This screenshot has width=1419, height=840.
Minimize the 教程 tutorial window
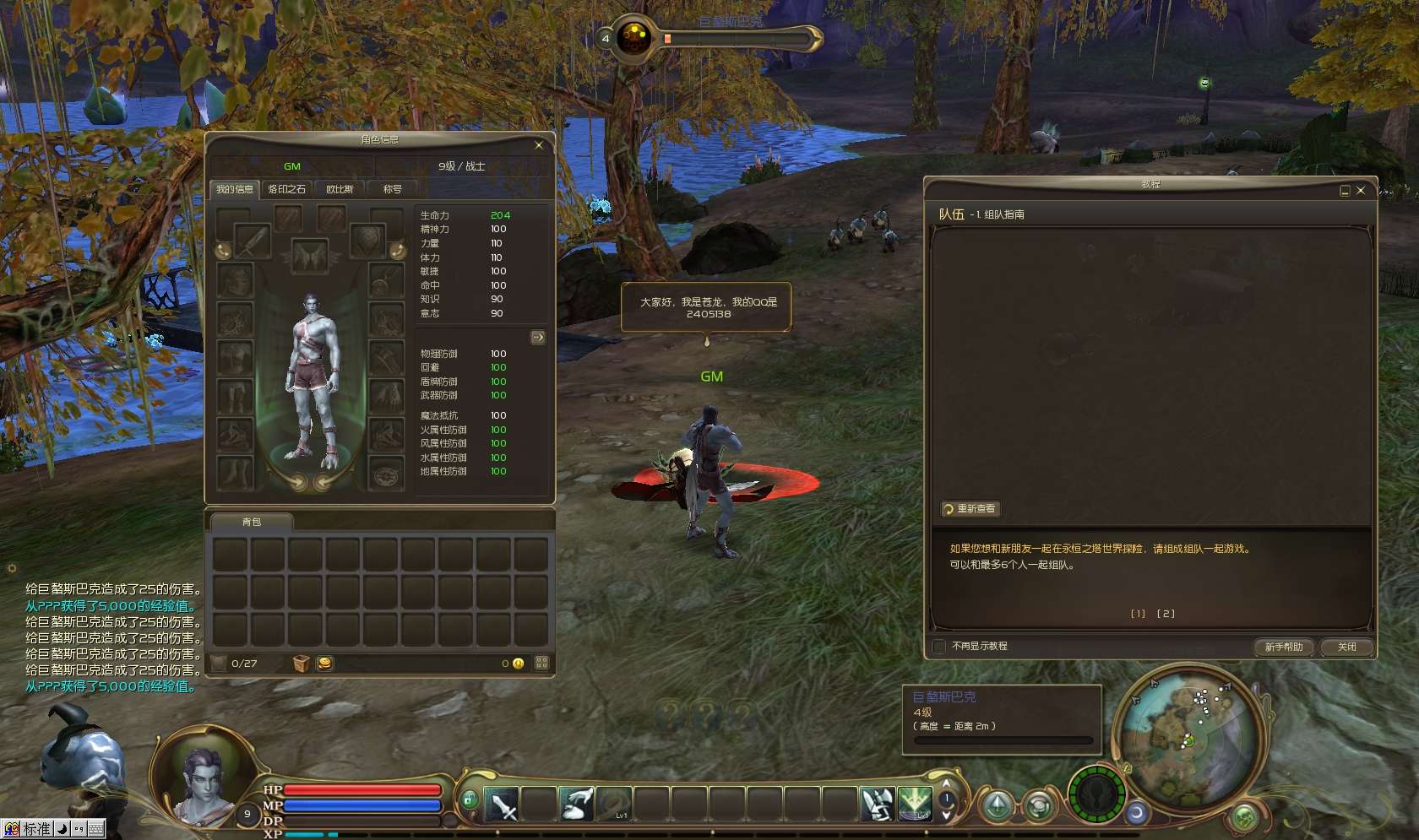(x=1345, y=191)
